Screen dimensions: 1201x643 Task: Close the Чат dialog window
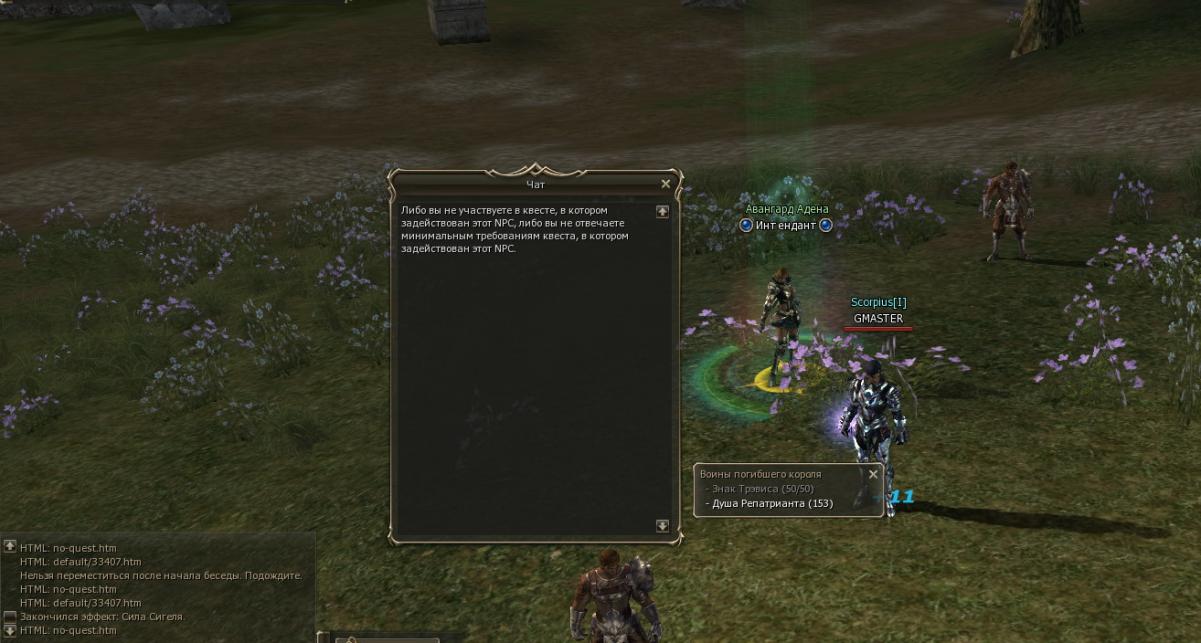click(x=666, y=184)
